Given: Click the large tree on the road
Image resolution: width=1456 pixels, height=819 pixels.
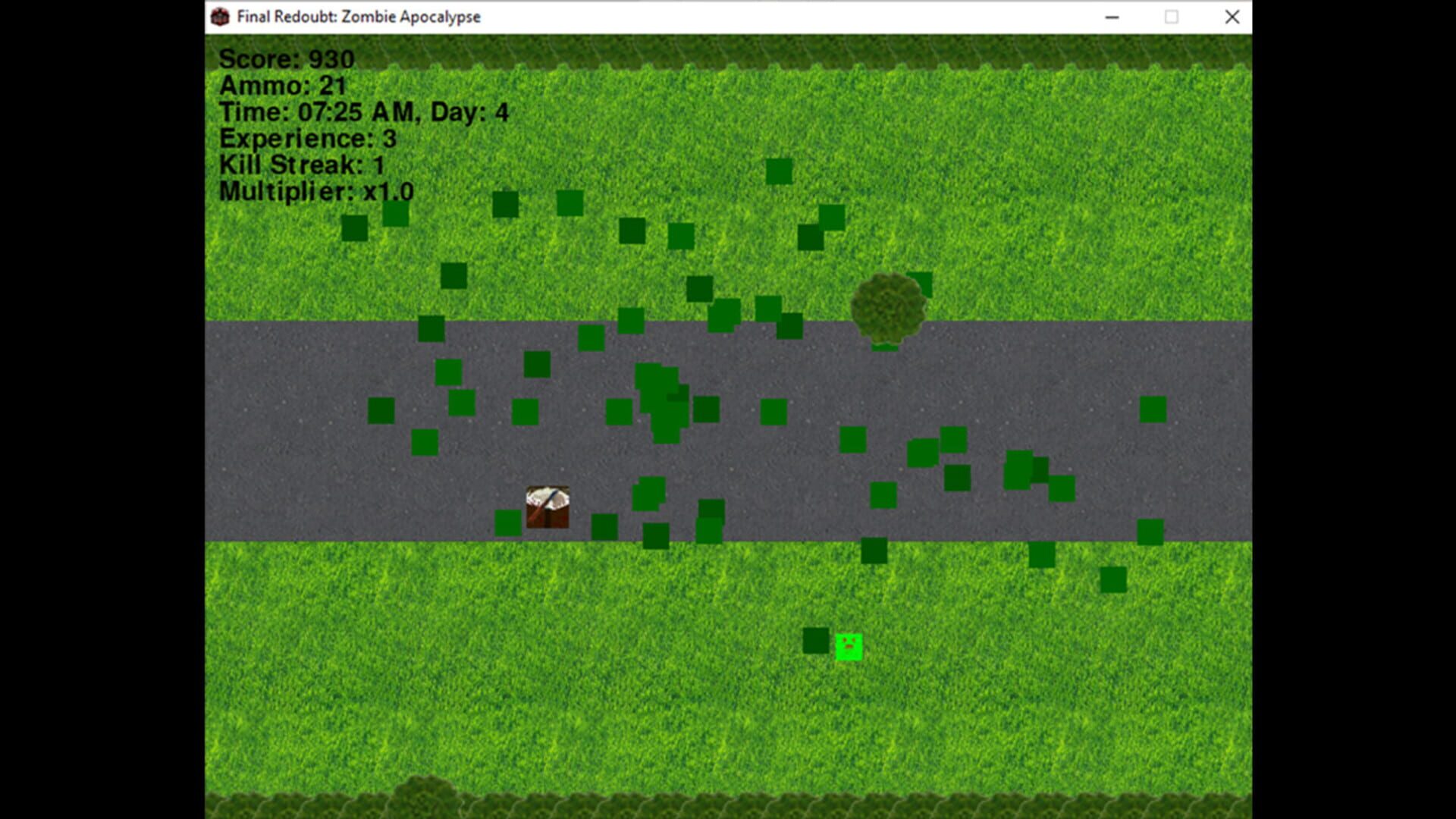Looking at the screenshot, I should [x=889, y=307].
